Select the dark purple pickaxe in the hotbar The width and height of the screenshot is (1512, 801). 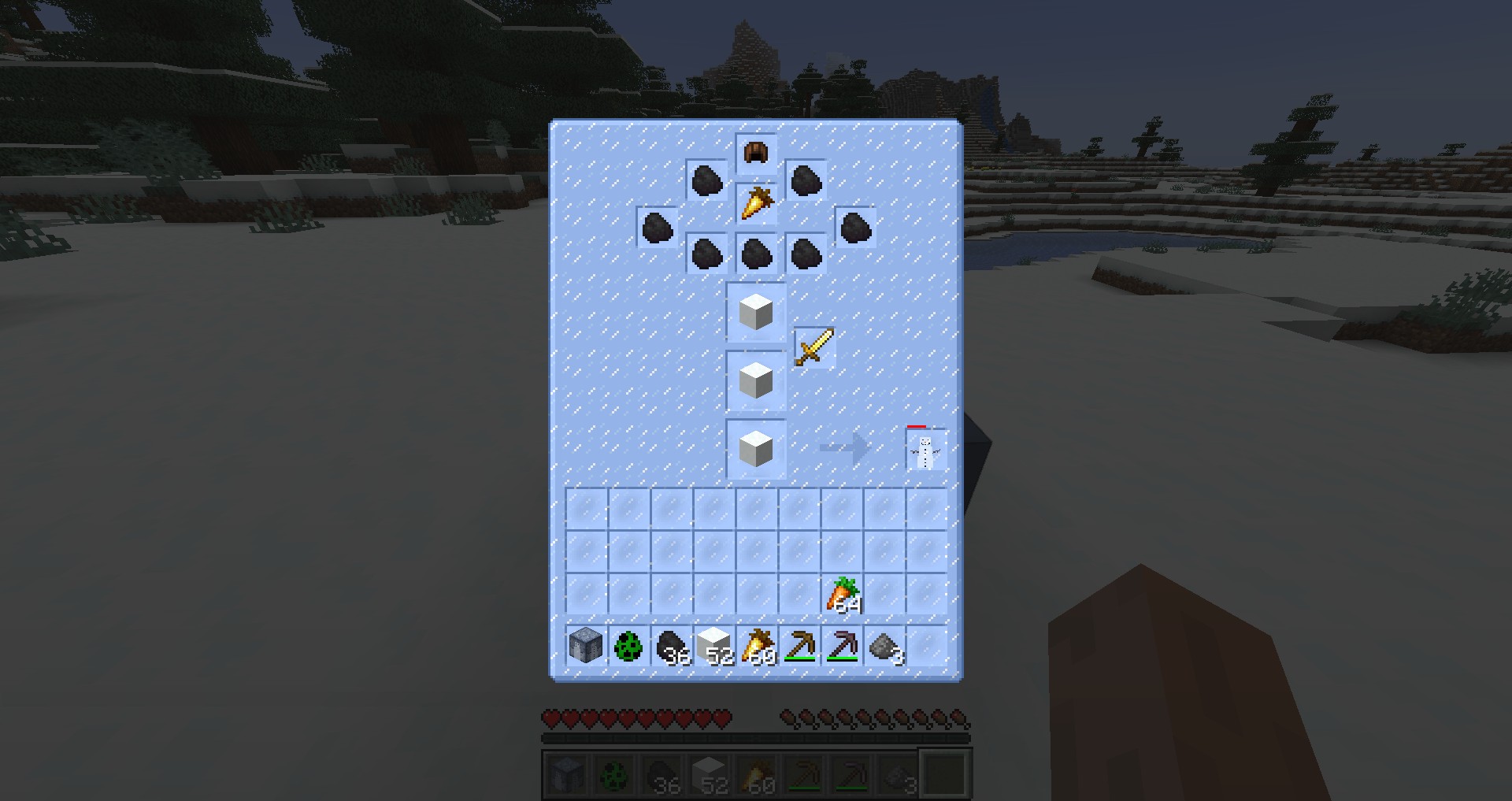pyautogui.click(x=842, y=647)
